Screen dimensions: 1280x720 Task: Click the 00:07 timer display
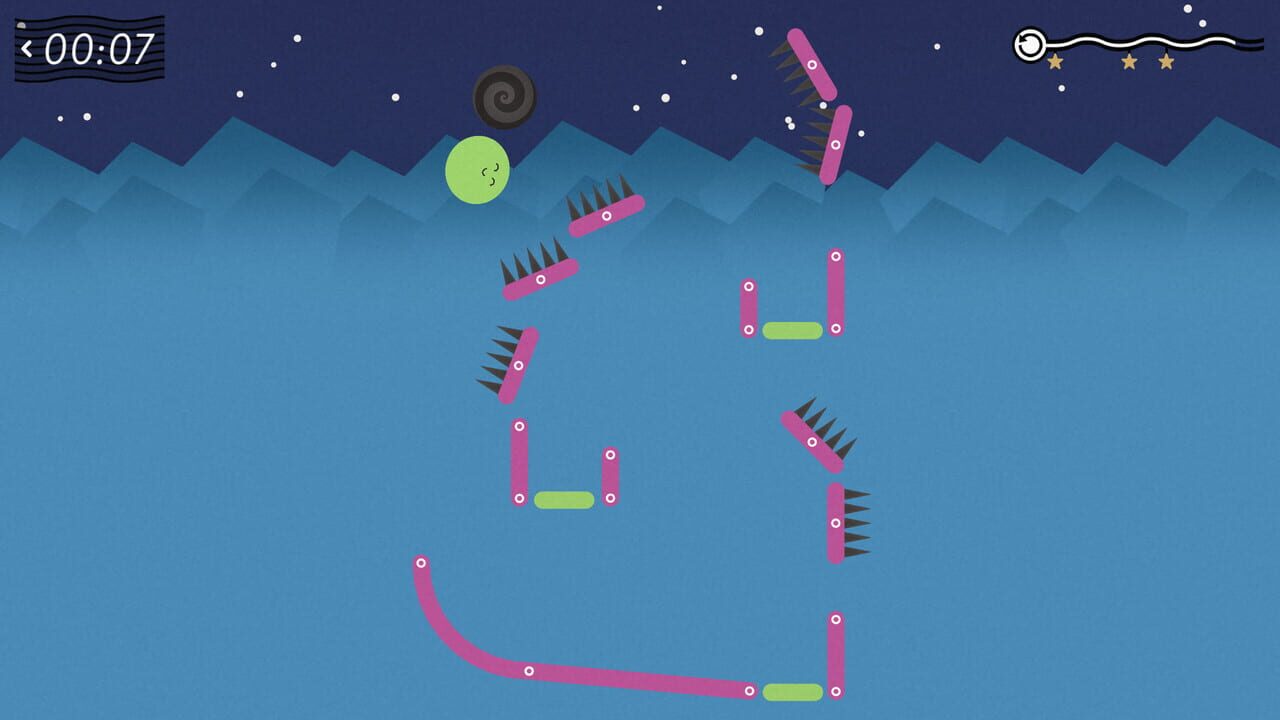coord(95,44)
